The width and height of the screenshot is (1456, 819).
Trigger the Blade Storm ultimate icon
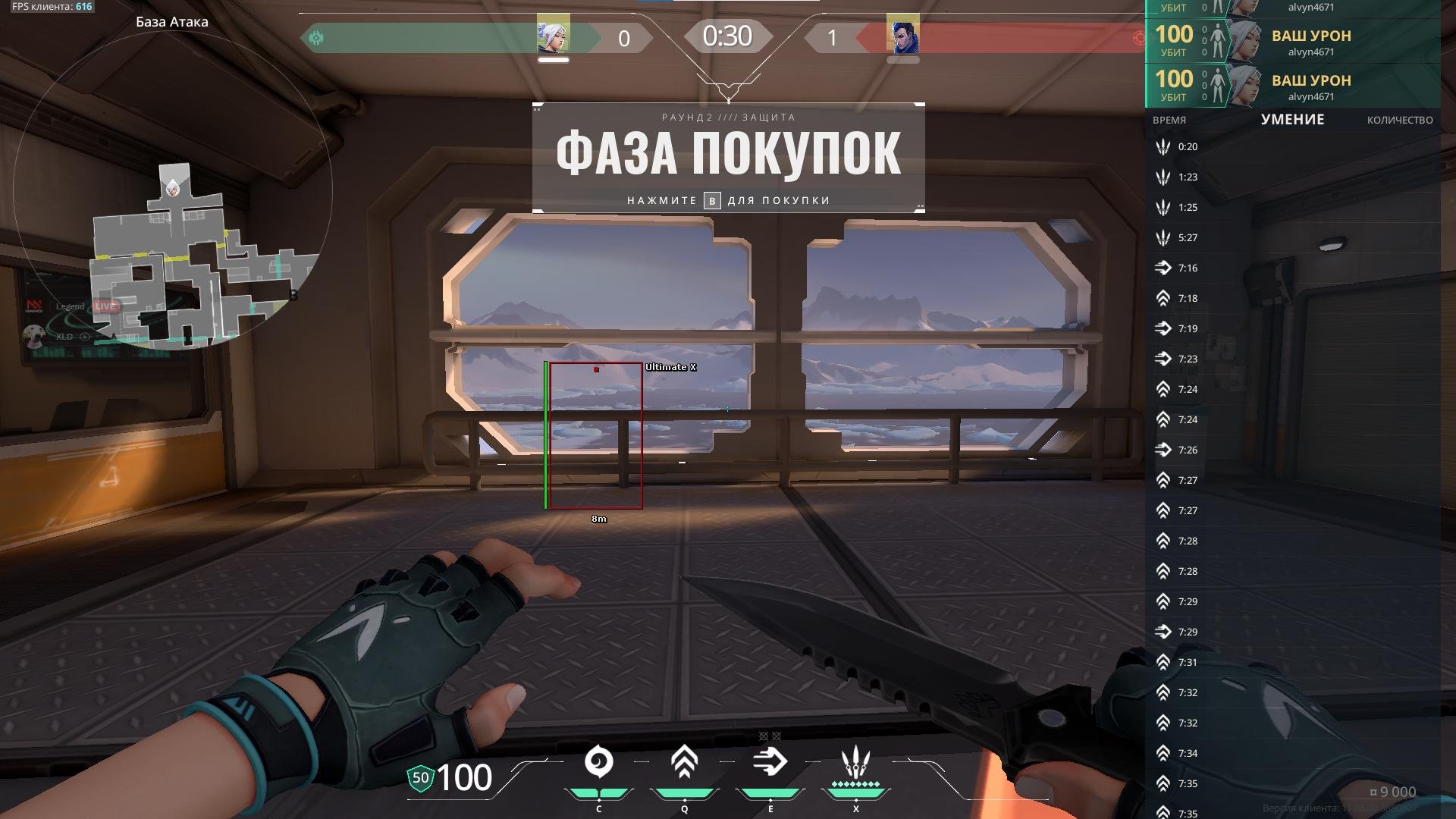[x=855, y=762]
